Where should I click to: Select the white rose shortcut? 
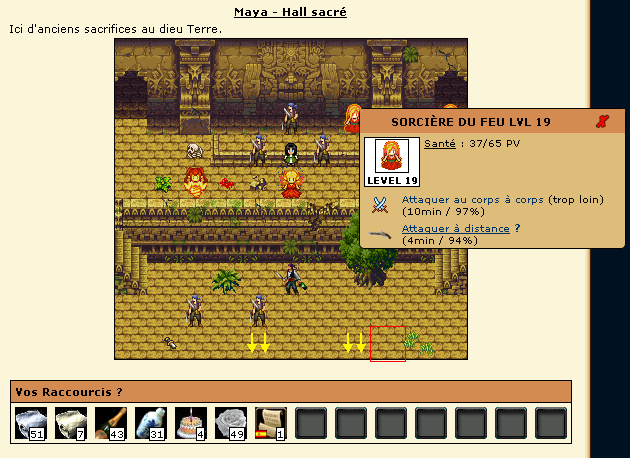[x=232, y=423]
